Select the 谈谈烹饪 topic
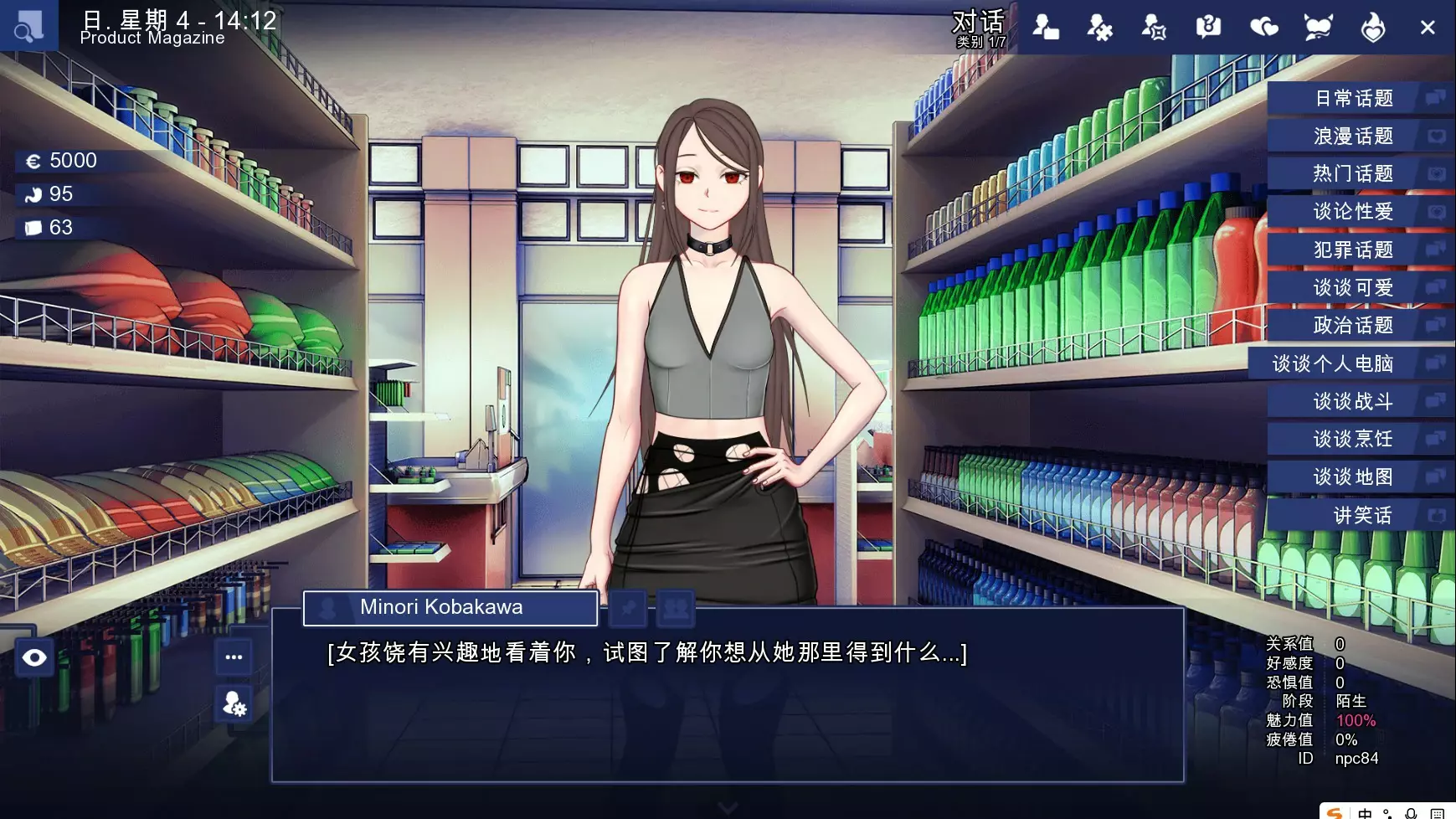1456x819 pixels. pos(1353,440)
